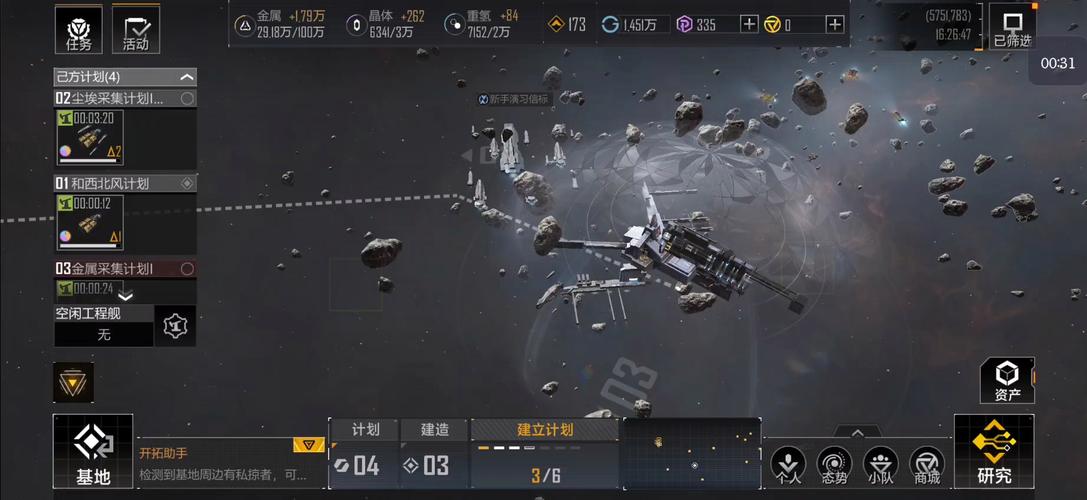
Task: Open the 资产 assets panel
Action: point(1007,380)
